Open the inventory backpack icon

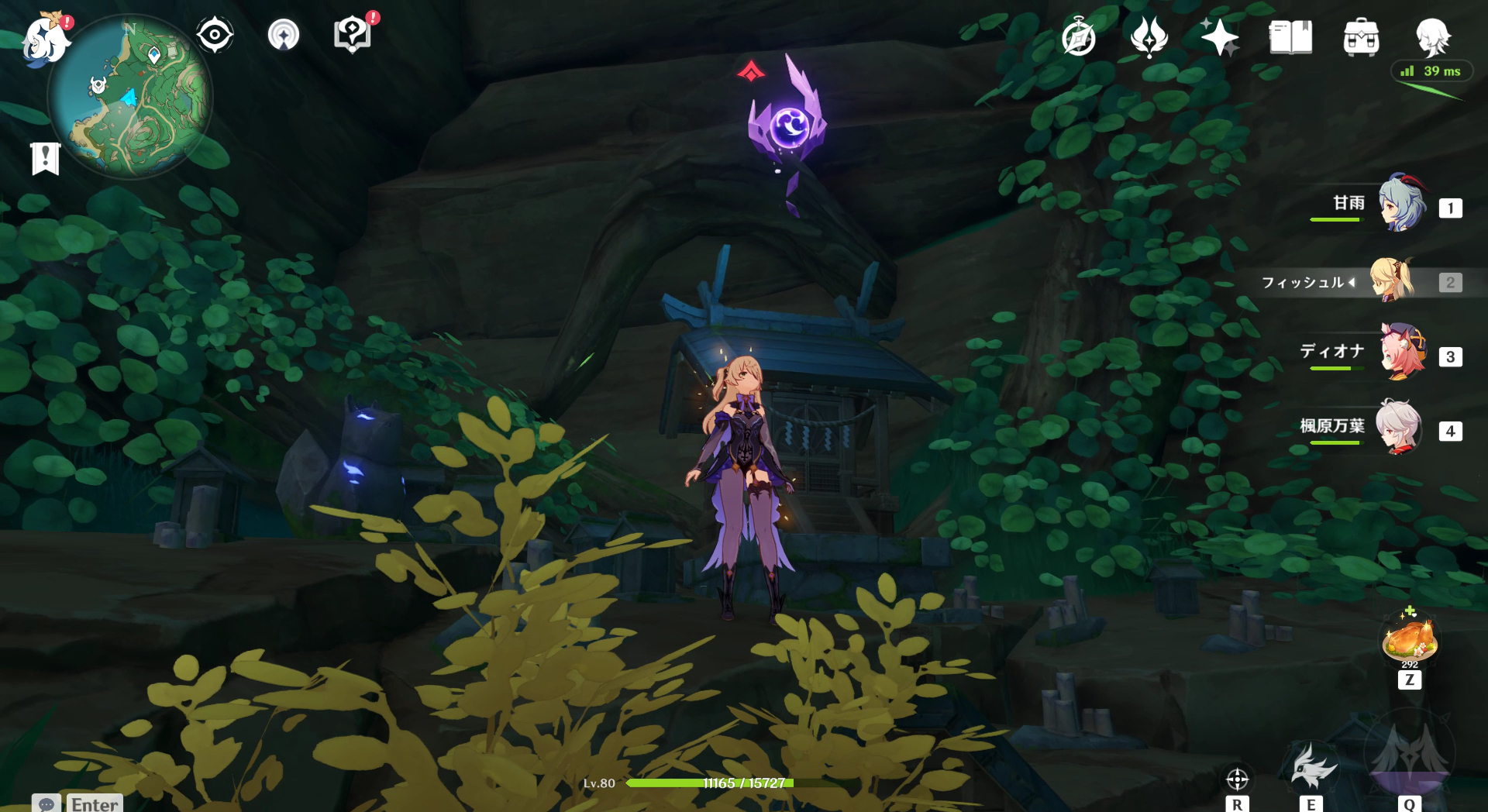[x=1361, y=37]
